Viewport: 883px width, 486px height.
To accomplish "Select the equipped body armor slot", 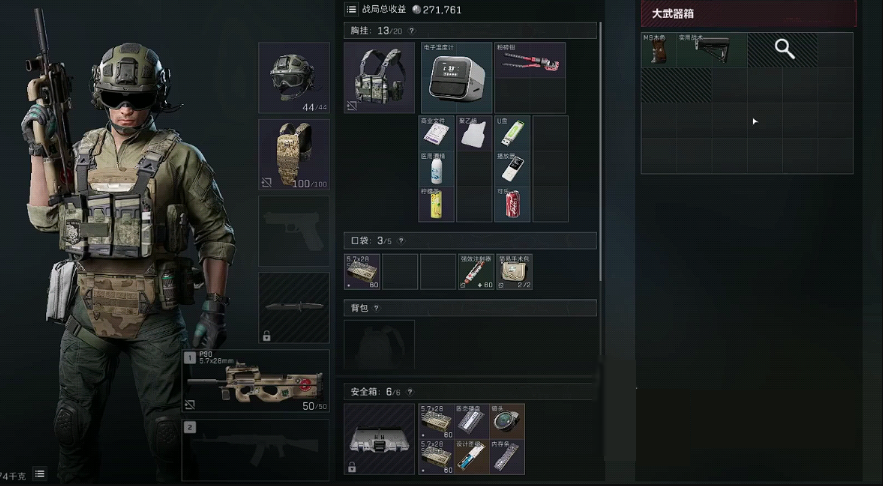I will (293, 154).
